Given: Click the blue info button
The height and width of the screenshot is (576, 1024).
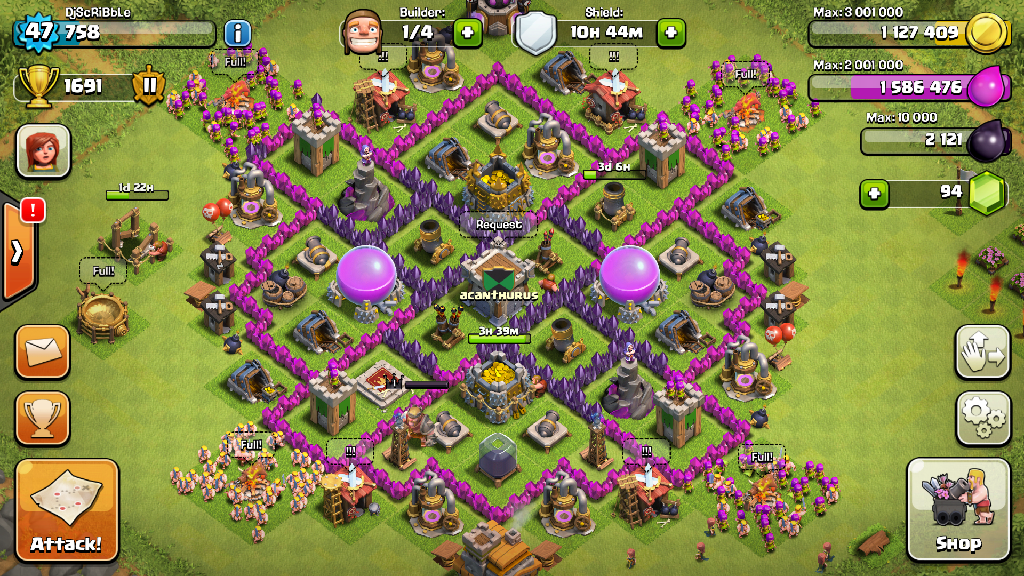Looking at the screenshot, I should click(x=237, y=32).
